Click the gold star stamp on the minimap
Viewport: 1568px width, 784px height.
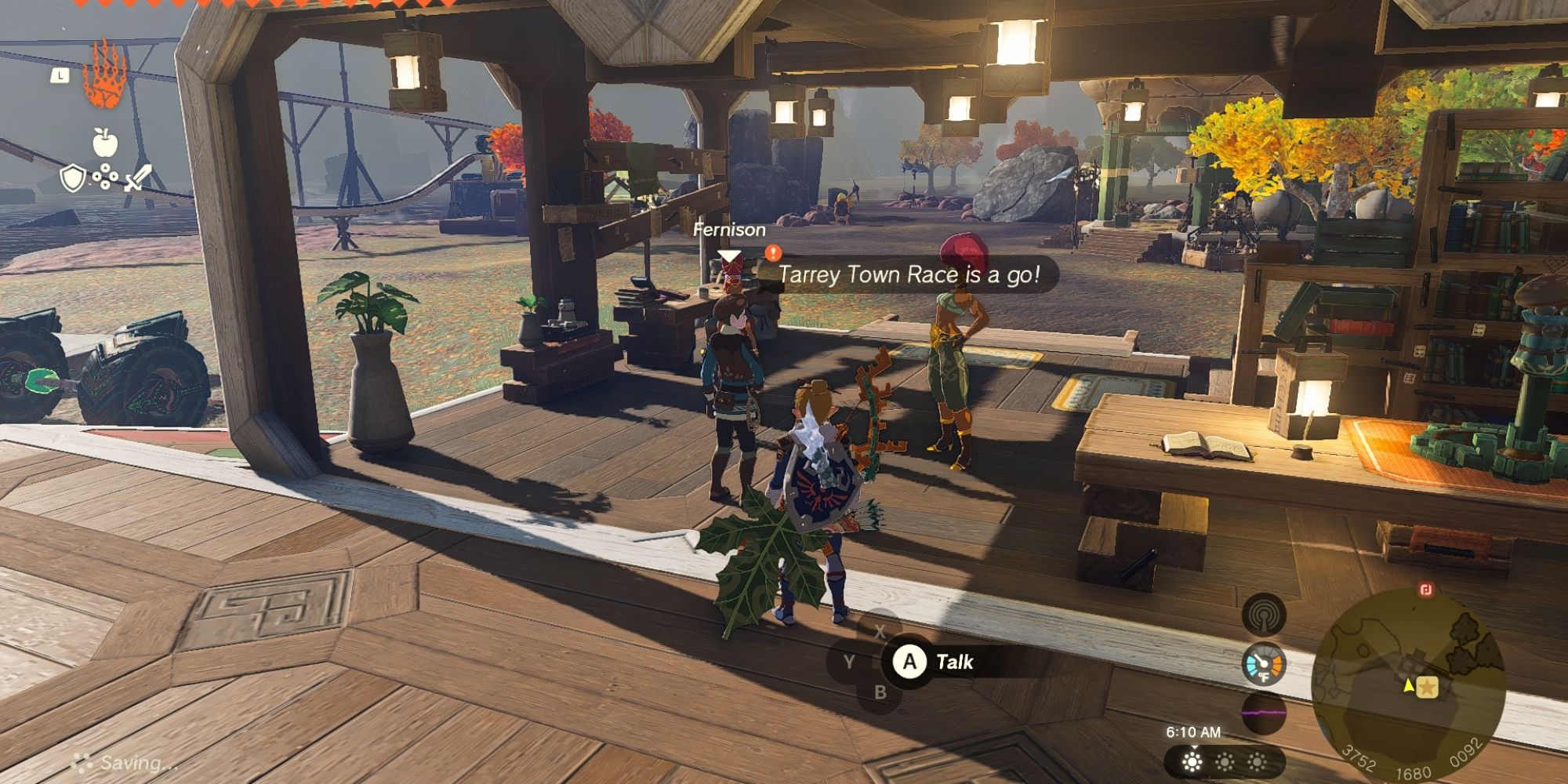(x=1428, y=687)
